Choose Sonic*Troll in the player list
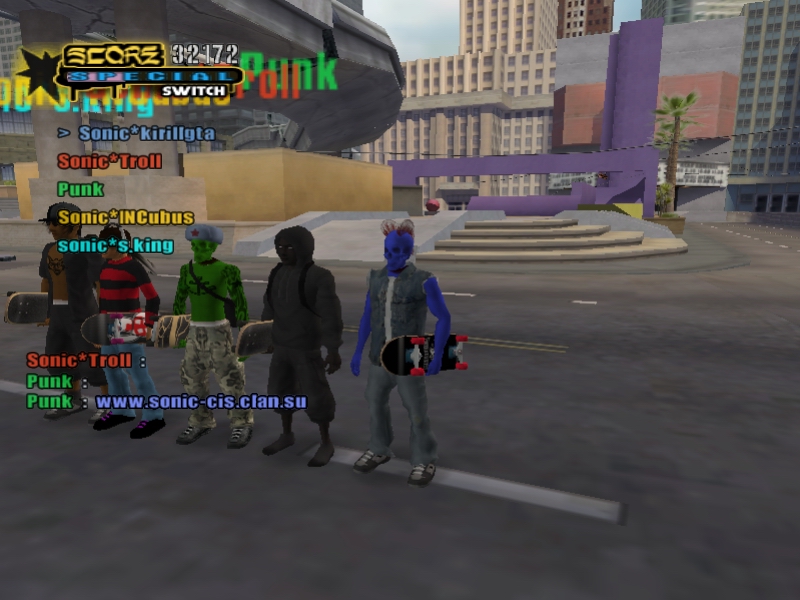 coord(109,161)
